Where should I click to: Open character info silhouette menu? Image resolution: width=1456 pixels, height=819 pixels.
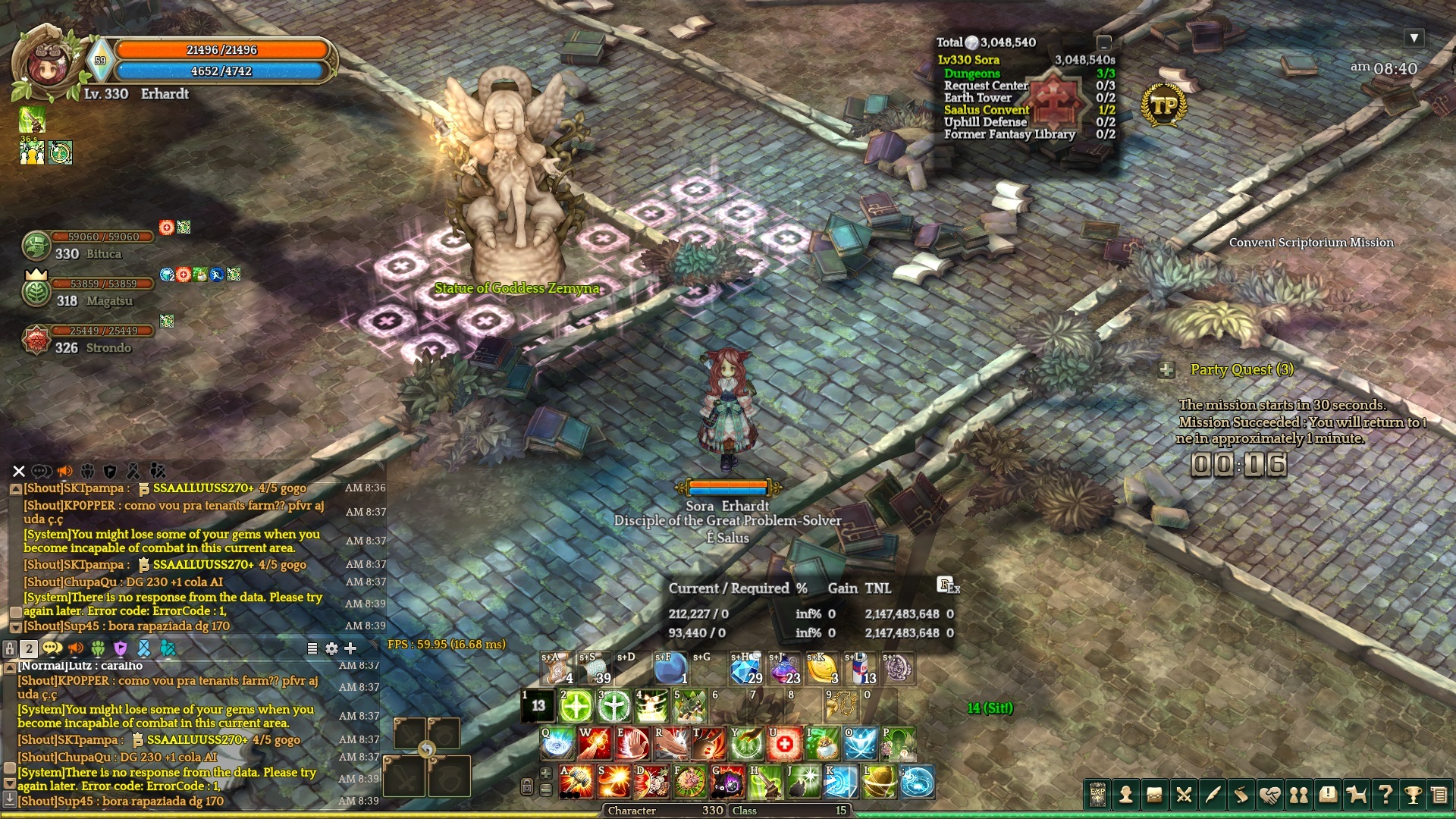1126,795
